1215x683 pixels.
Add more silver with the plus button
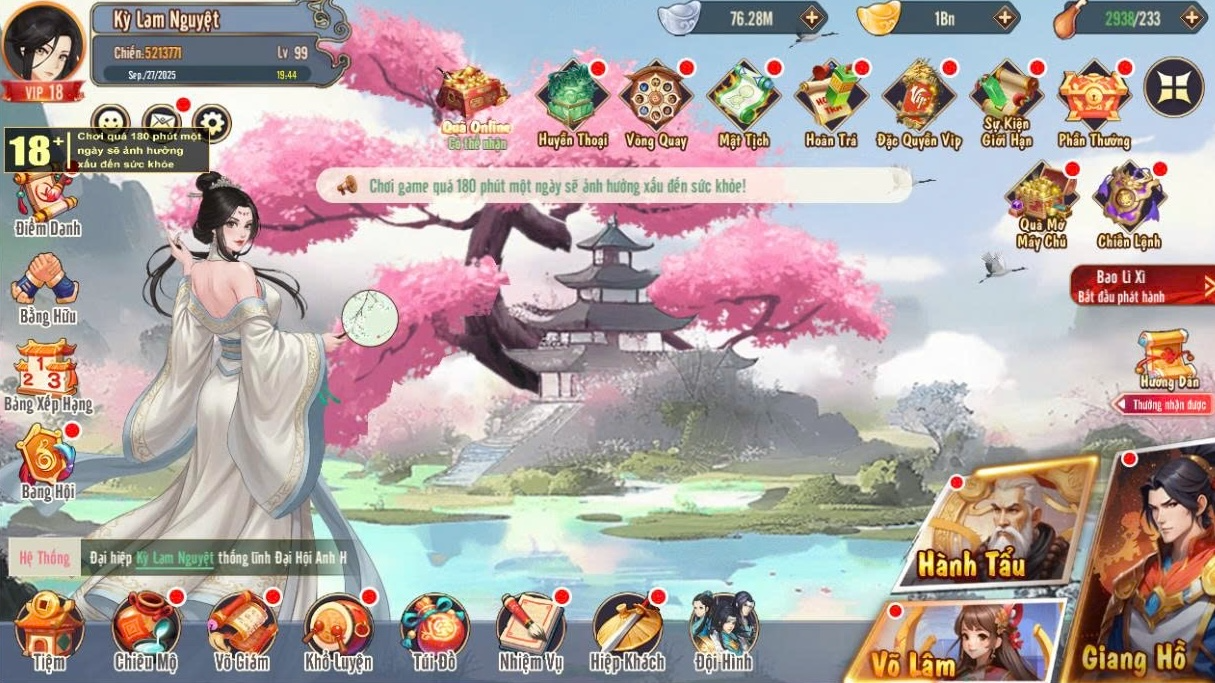[x=811, y=17]
